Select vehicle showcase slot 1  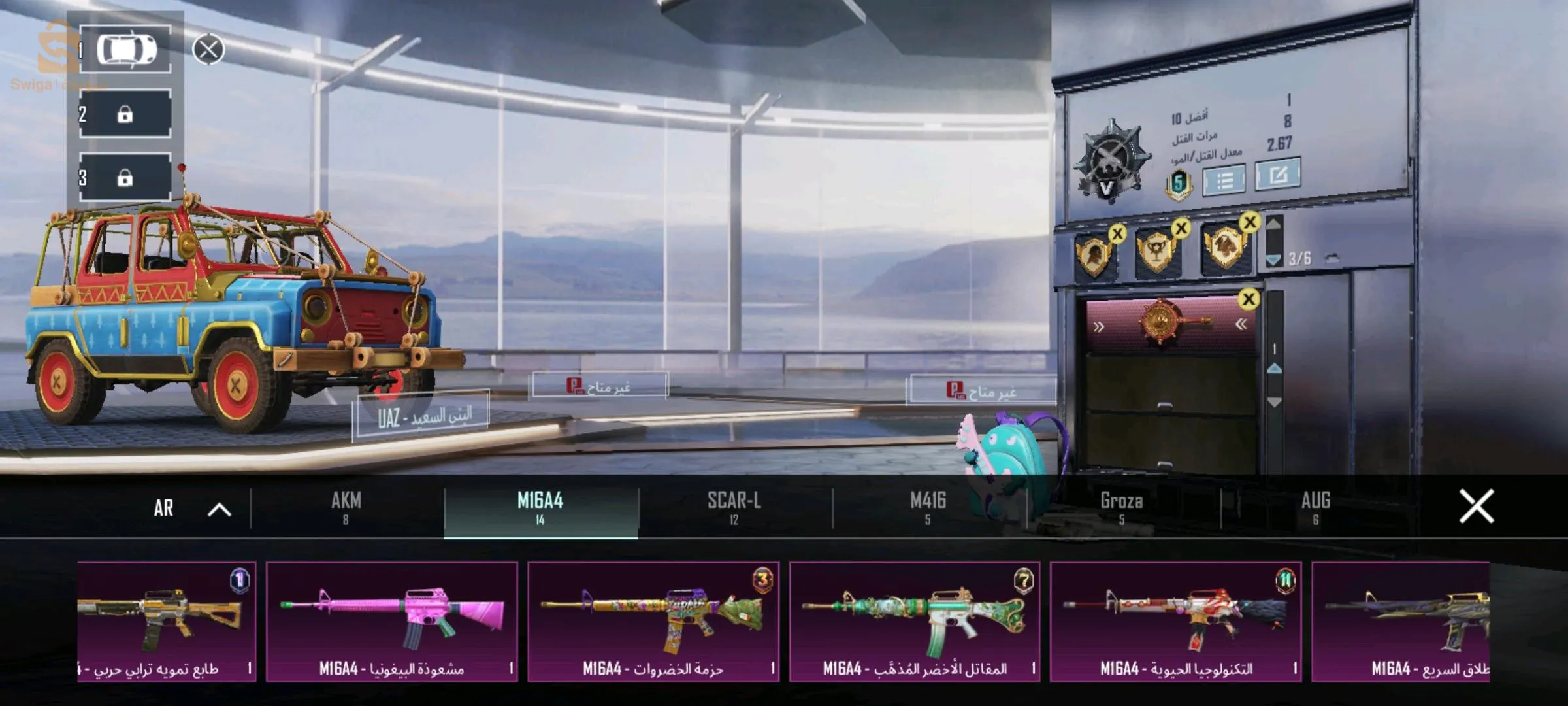(x=125, y=50)
